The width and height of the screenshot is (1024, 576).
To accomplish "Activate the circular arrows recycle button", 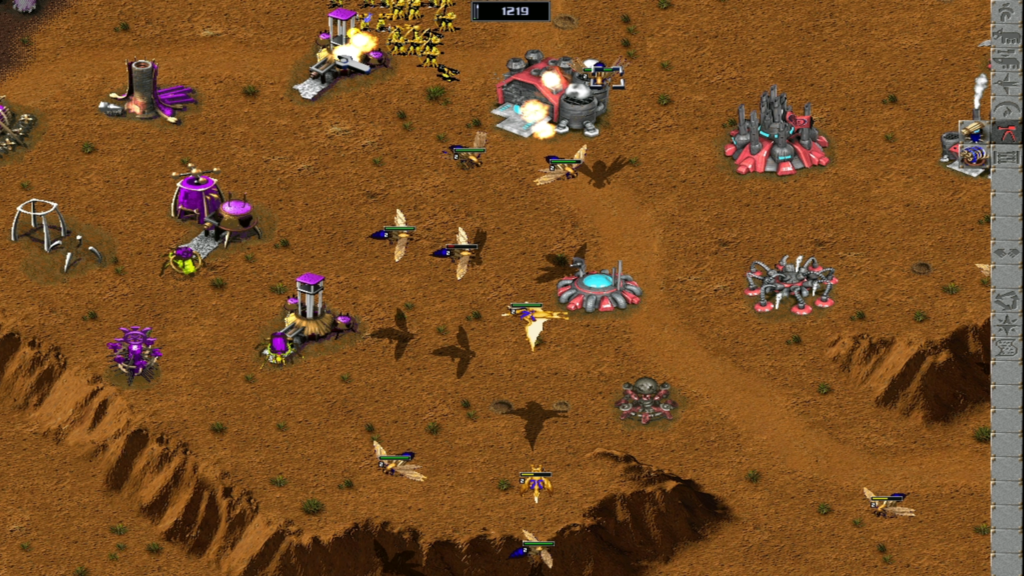I will click(1005, 299).
